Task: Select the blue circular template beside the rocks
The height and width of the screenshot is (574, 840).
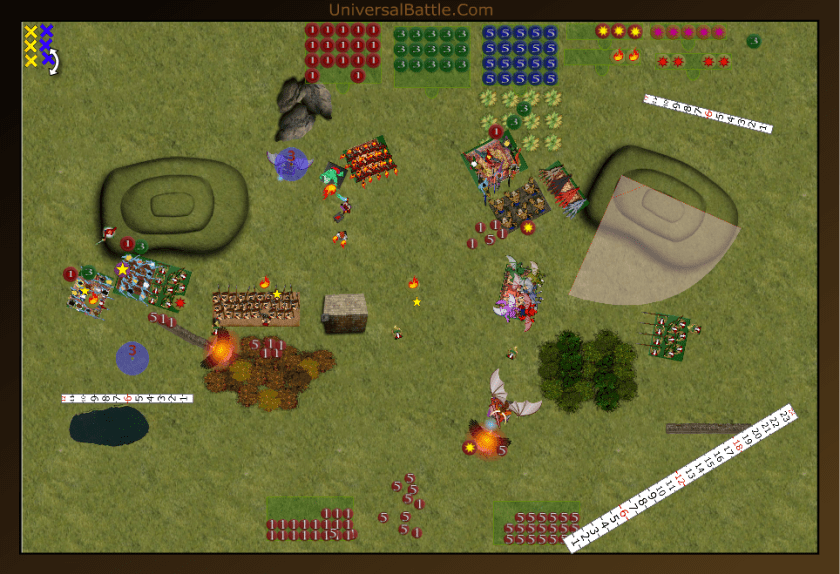Action: pos(291,164)
